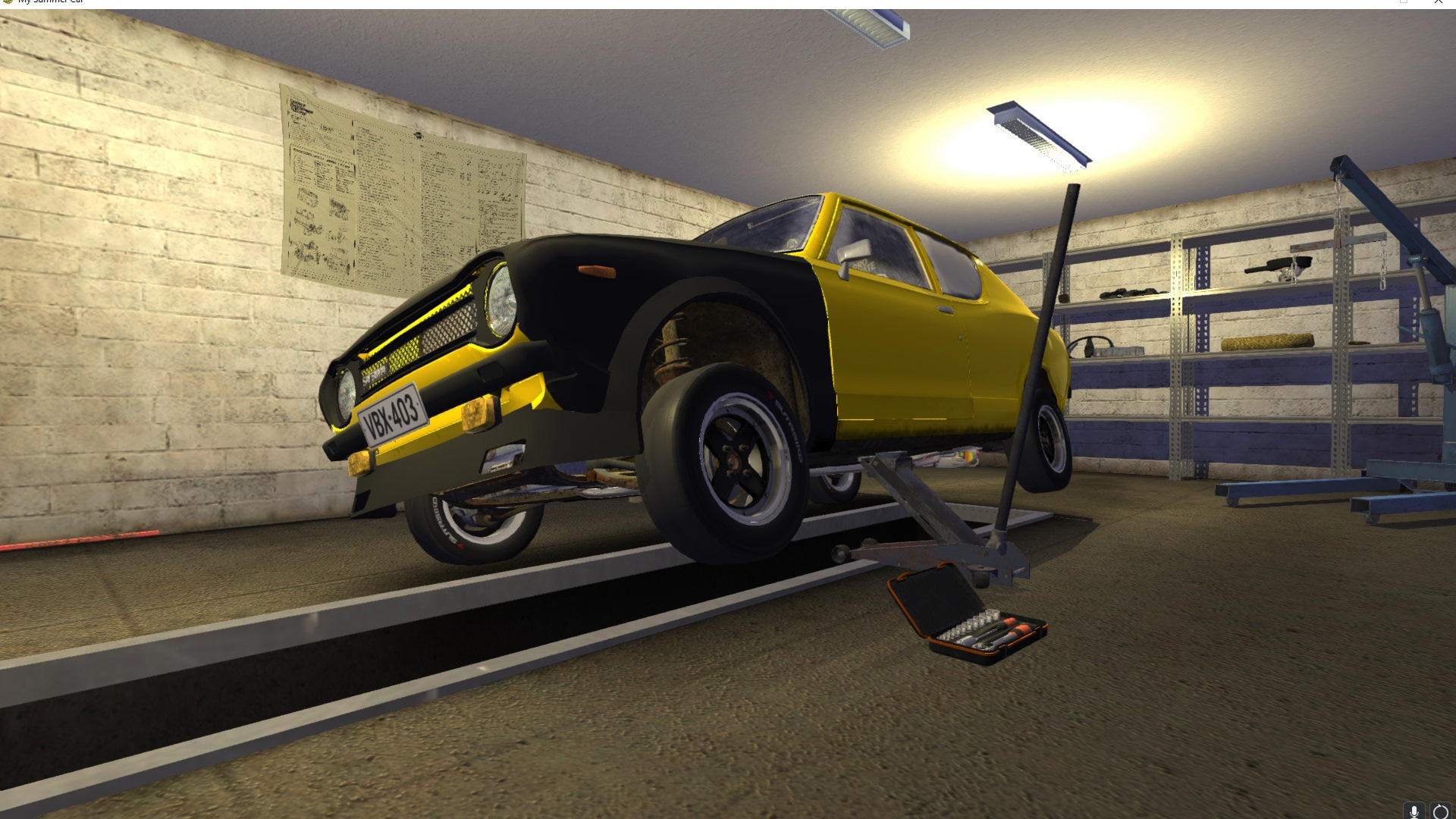Maximize the game window

[x=1404, y=2]
